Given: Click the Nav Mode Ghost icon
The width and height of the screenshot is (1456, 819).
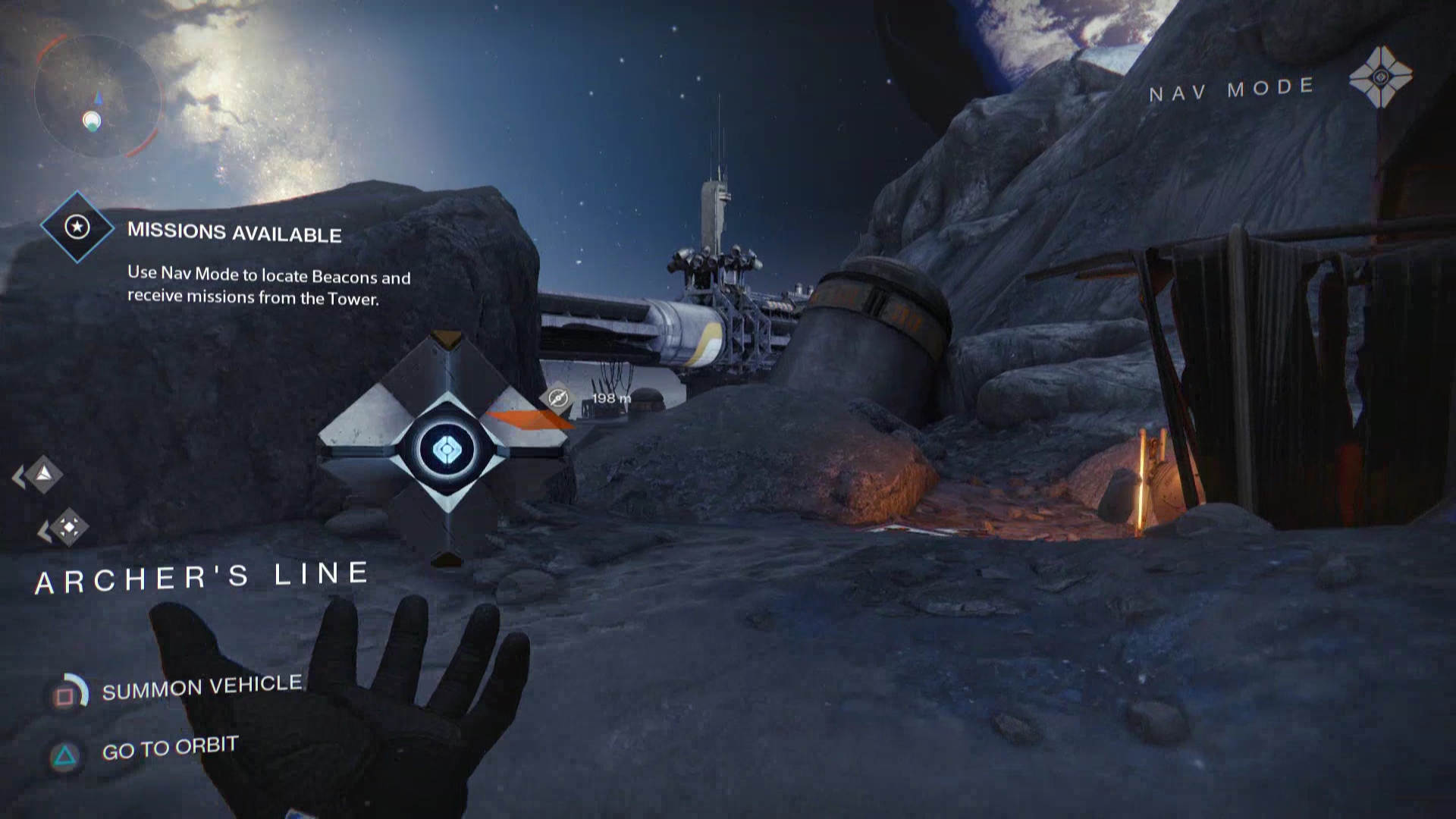Looking at the screenshot, I should tap(1380, 77).
